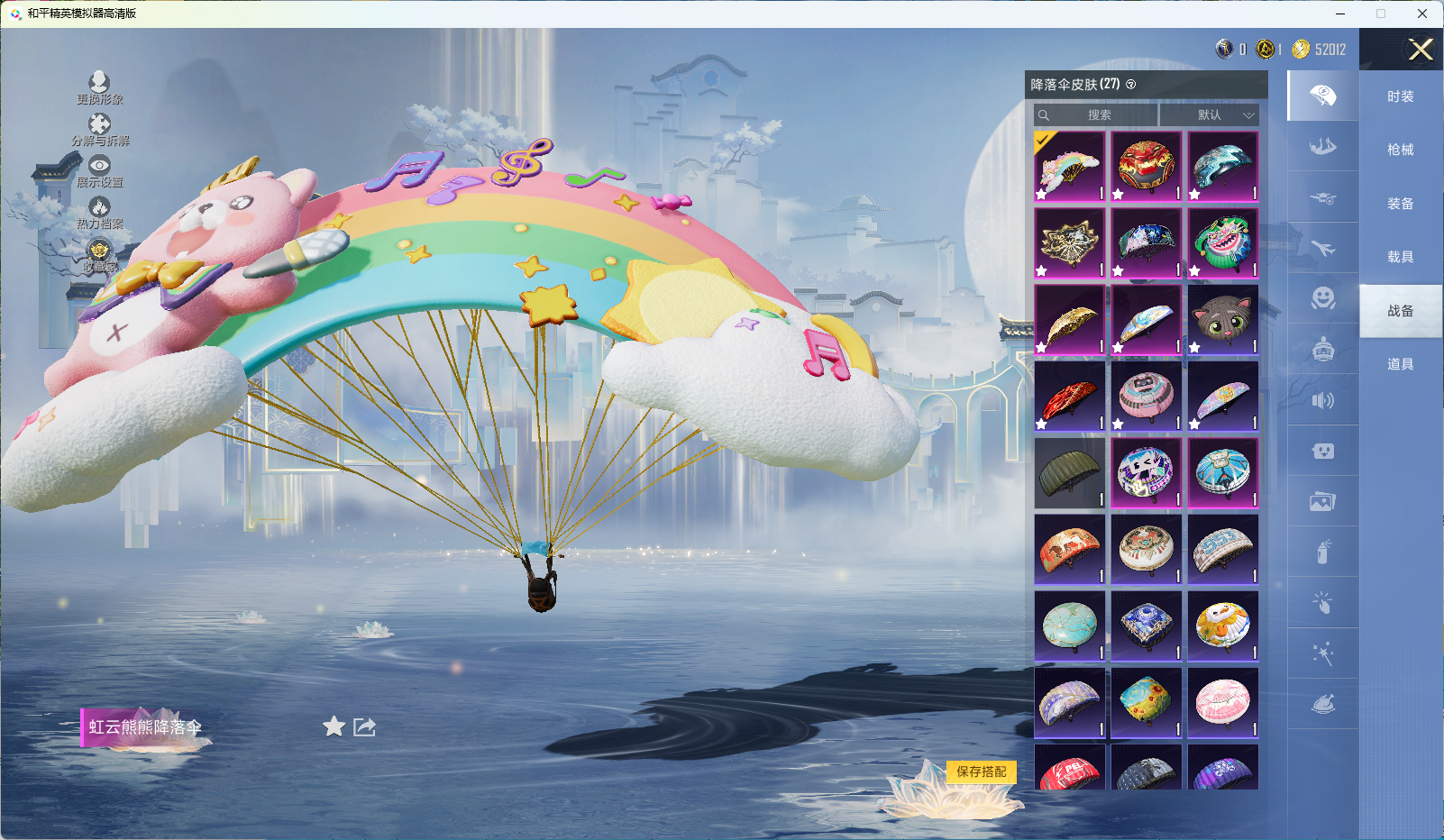
Task: Open the 道具 category tab
Action: click(1400, 364)
